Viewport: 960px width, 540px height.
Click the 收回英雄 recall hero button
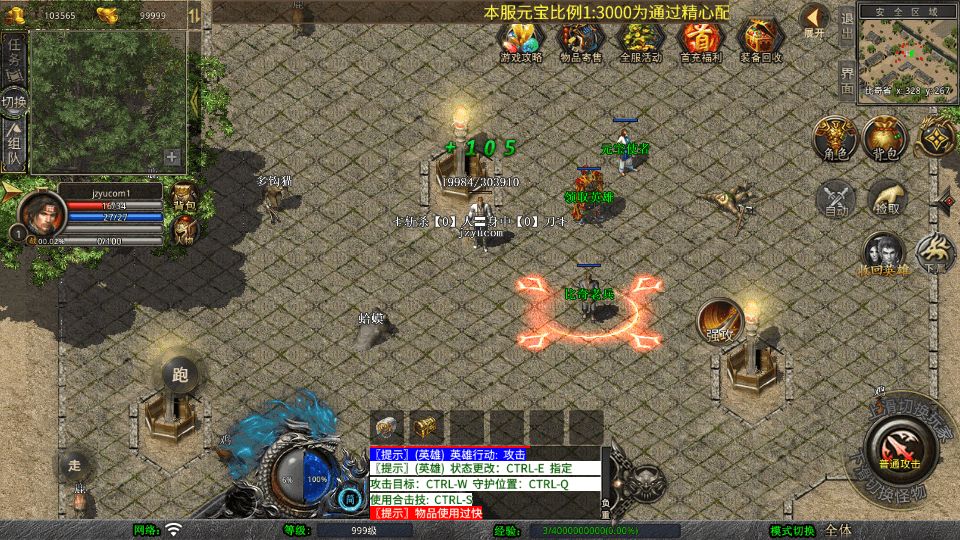pos(884,255)
